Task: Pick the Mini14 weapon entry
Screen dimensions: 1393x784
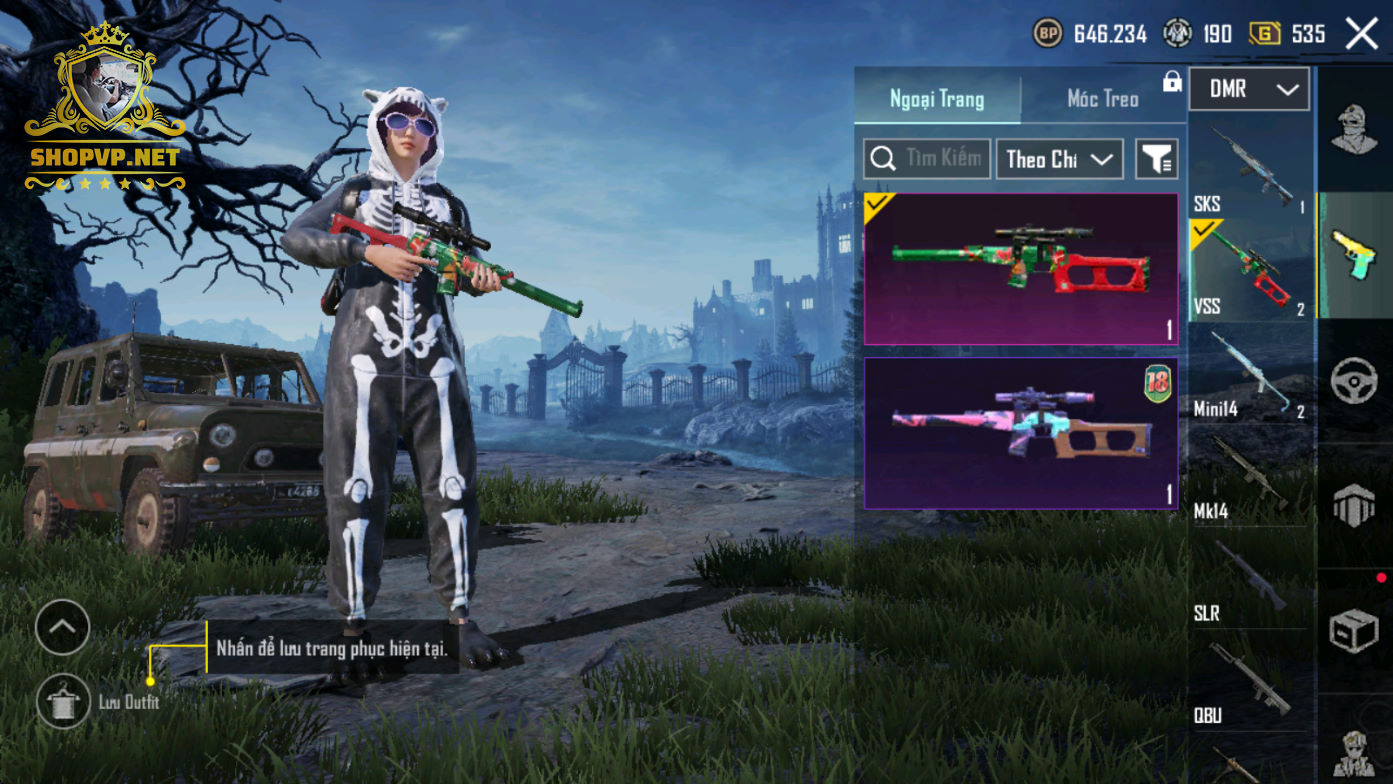Action: (1250, 375)
